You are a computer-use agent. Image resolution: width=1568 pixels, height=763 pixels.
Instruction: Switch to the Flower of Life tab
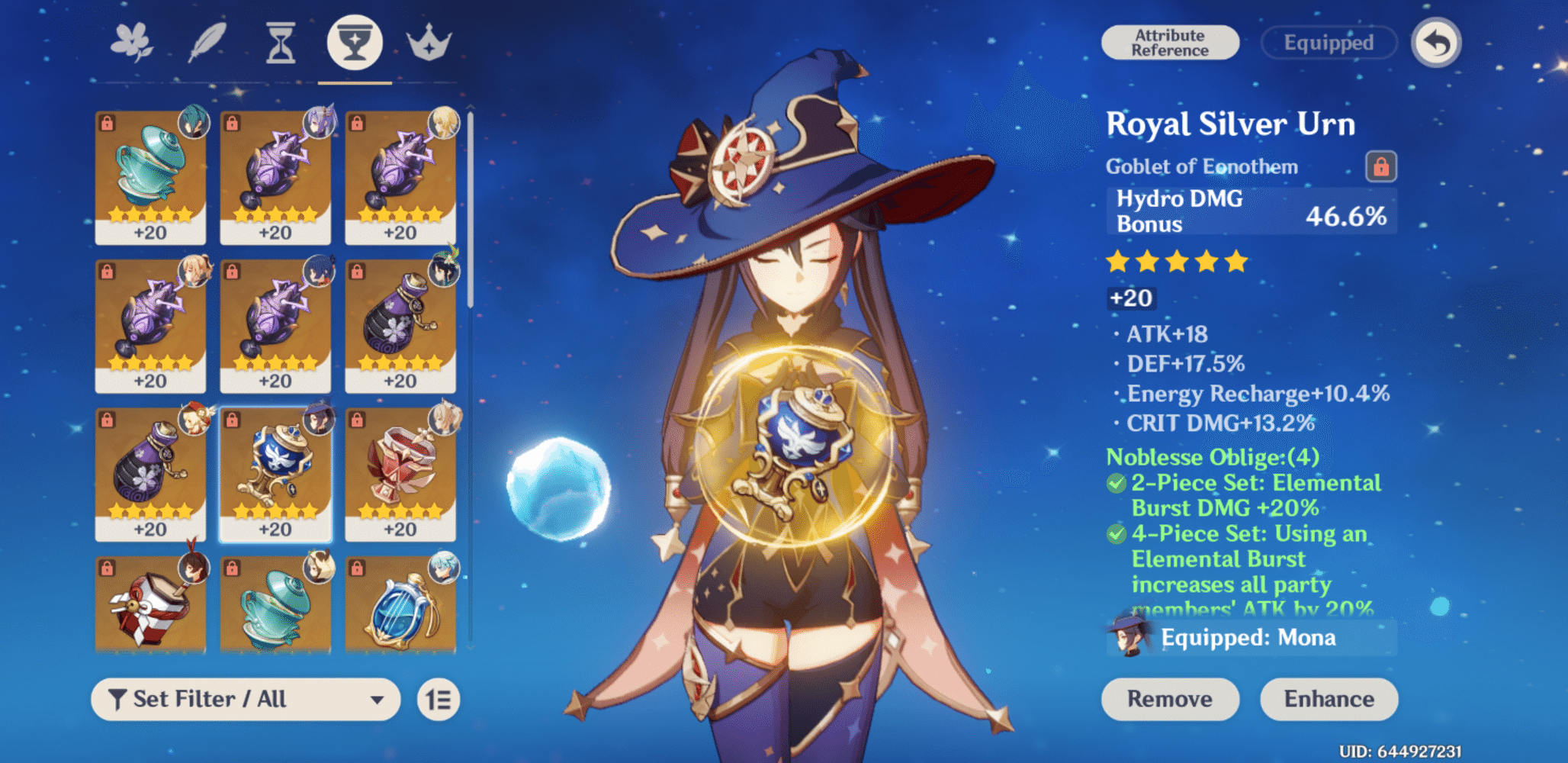tap(131, 43)
